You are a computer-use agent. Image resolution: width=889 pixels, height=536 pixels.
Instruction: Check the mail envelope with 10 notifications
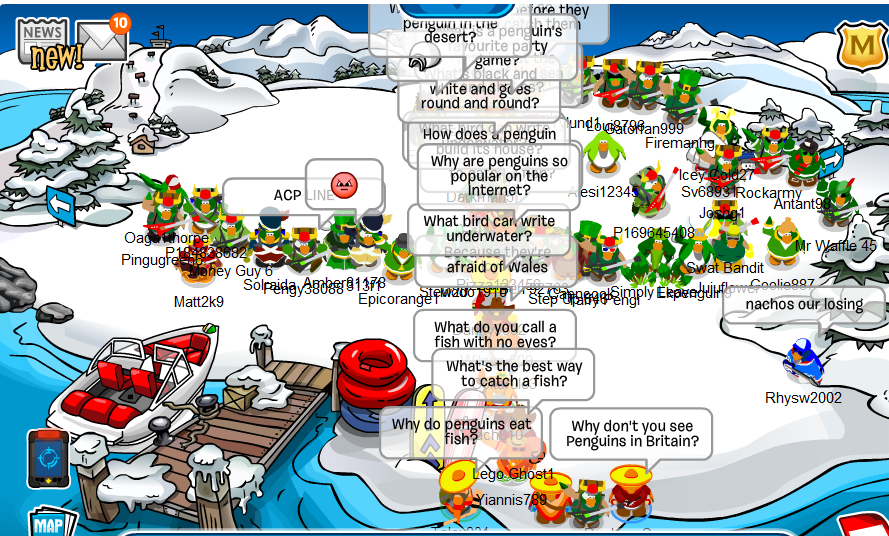(x=102, y=41)
